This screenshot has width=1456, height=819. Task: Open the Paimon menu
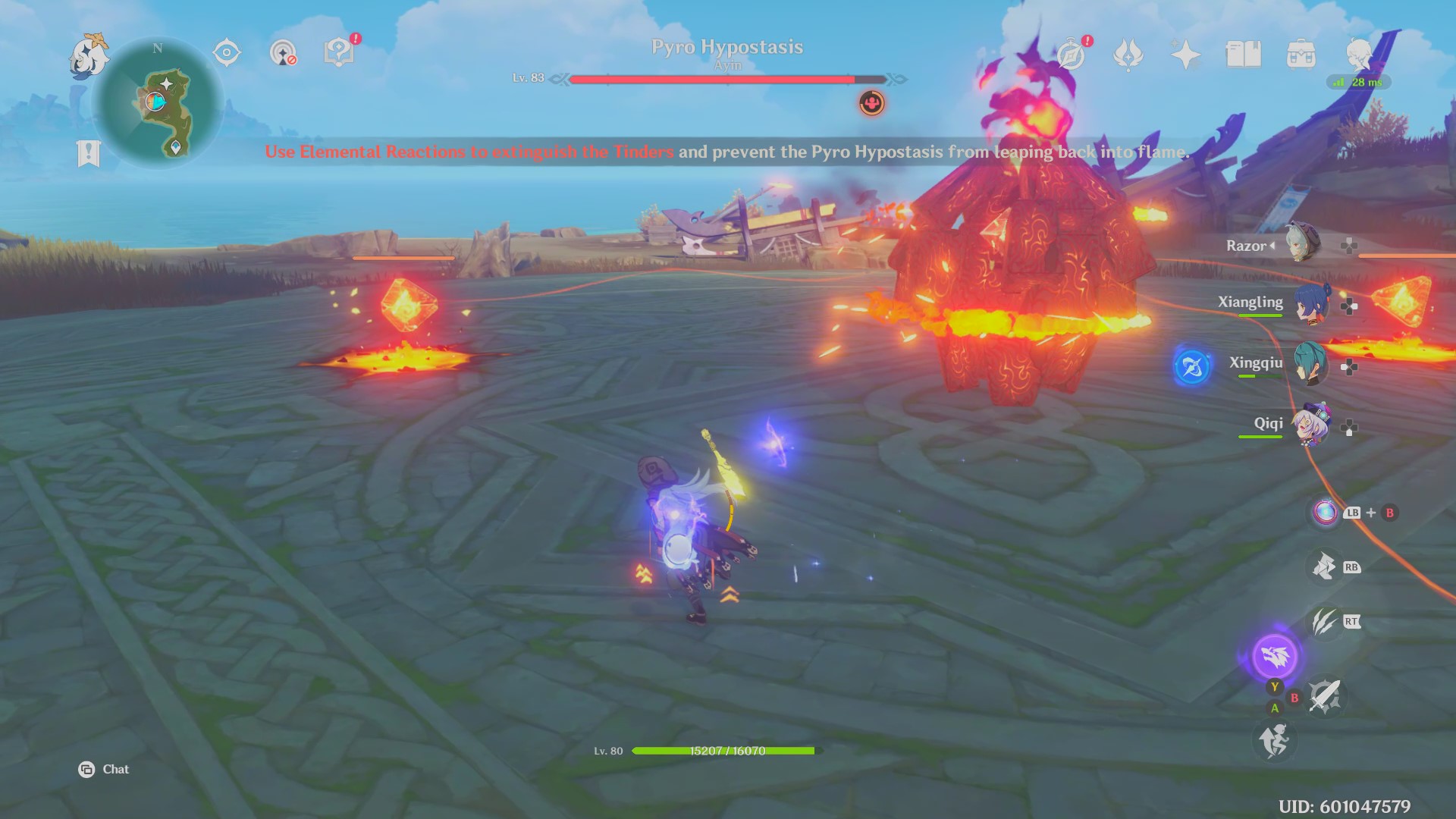[89, 57]
